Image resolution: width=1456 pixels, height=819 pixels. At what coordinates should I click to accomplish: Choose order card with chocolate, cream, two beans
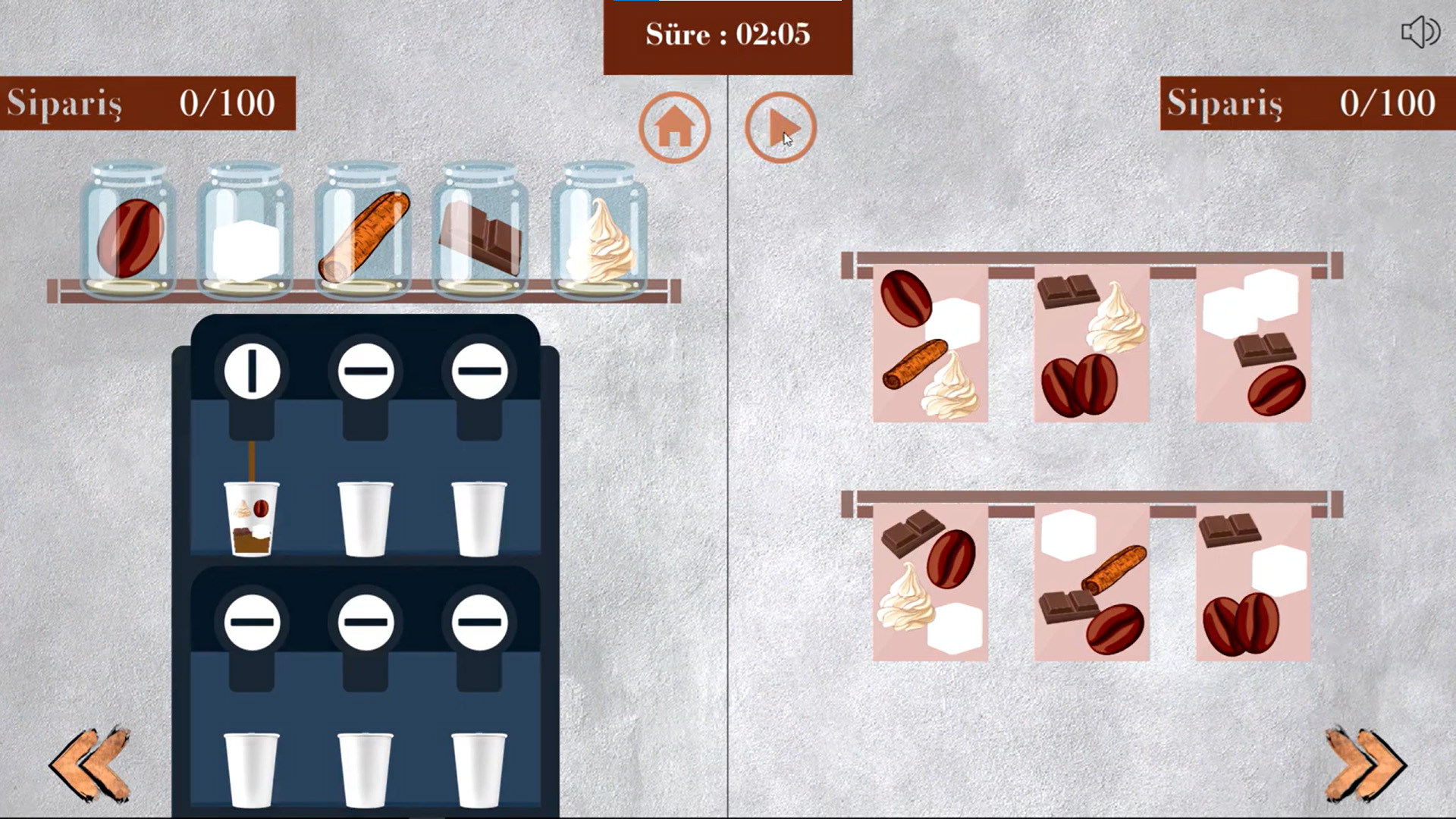tap(1091, 345)
